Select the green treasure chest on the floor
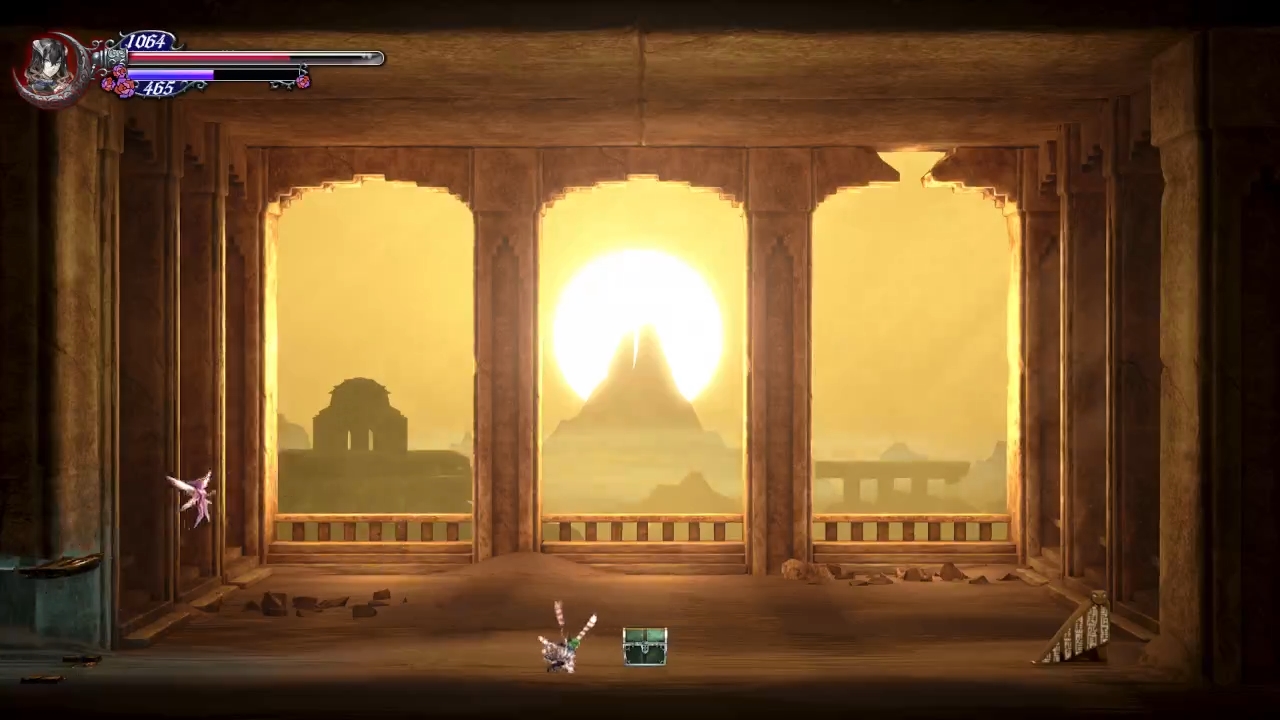Viewport: 1280px width, 720px height. click(x=644, y=648)
